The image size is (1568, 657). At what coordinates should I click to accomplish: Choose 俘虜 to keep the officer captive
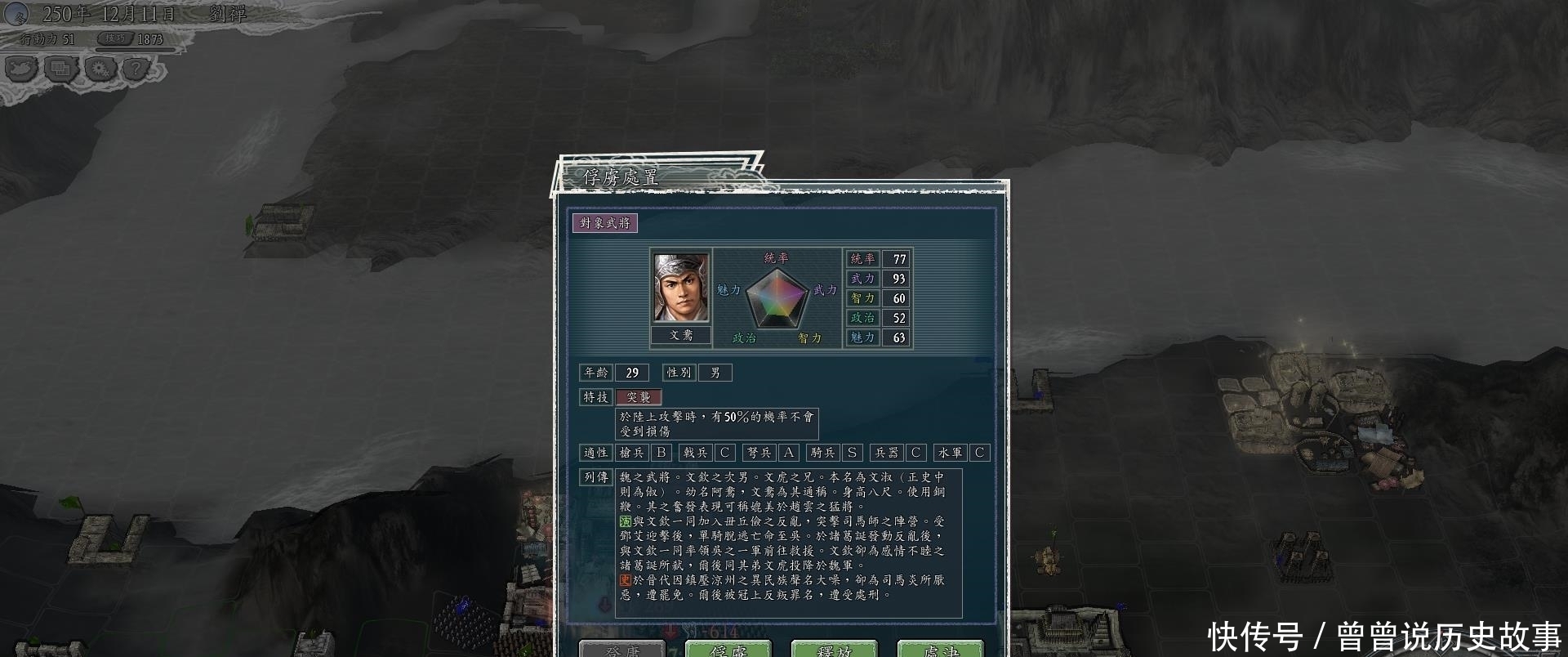(728, 649)
